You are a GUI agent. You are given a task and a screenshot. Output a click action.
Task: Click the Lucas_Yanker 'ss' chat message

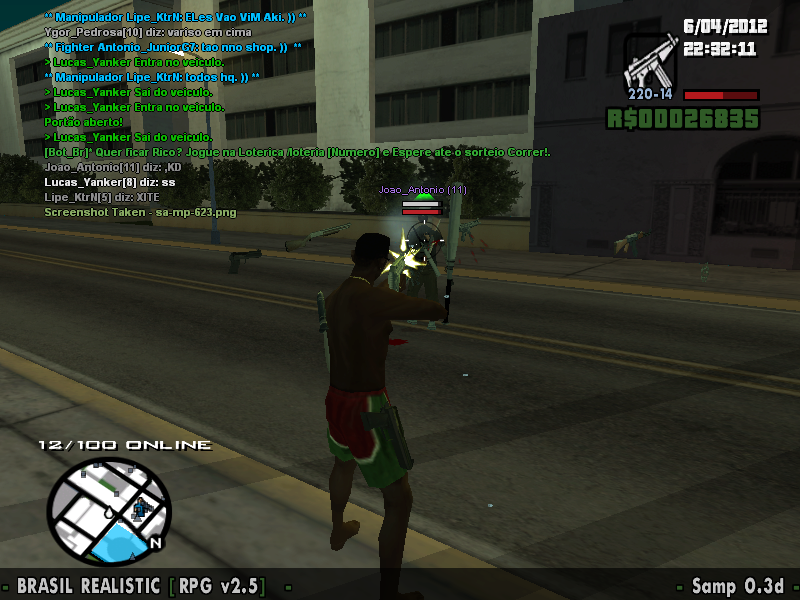click(110, 183)
